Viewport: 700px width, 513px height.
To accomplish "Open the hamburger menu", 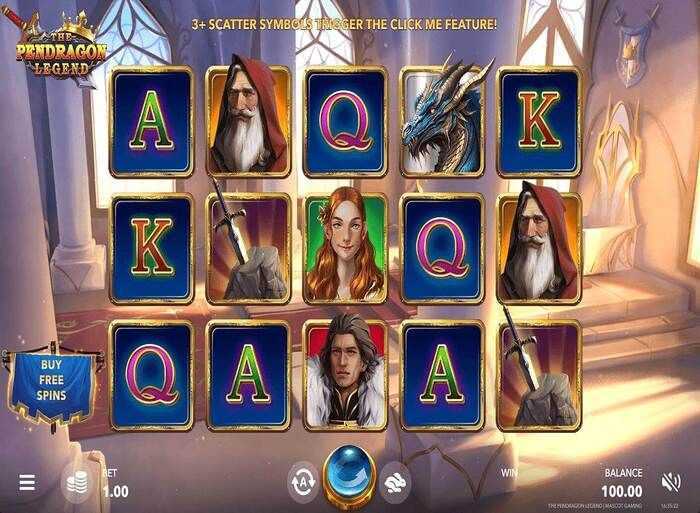I will pyautogui.click(x=27, y=482).
